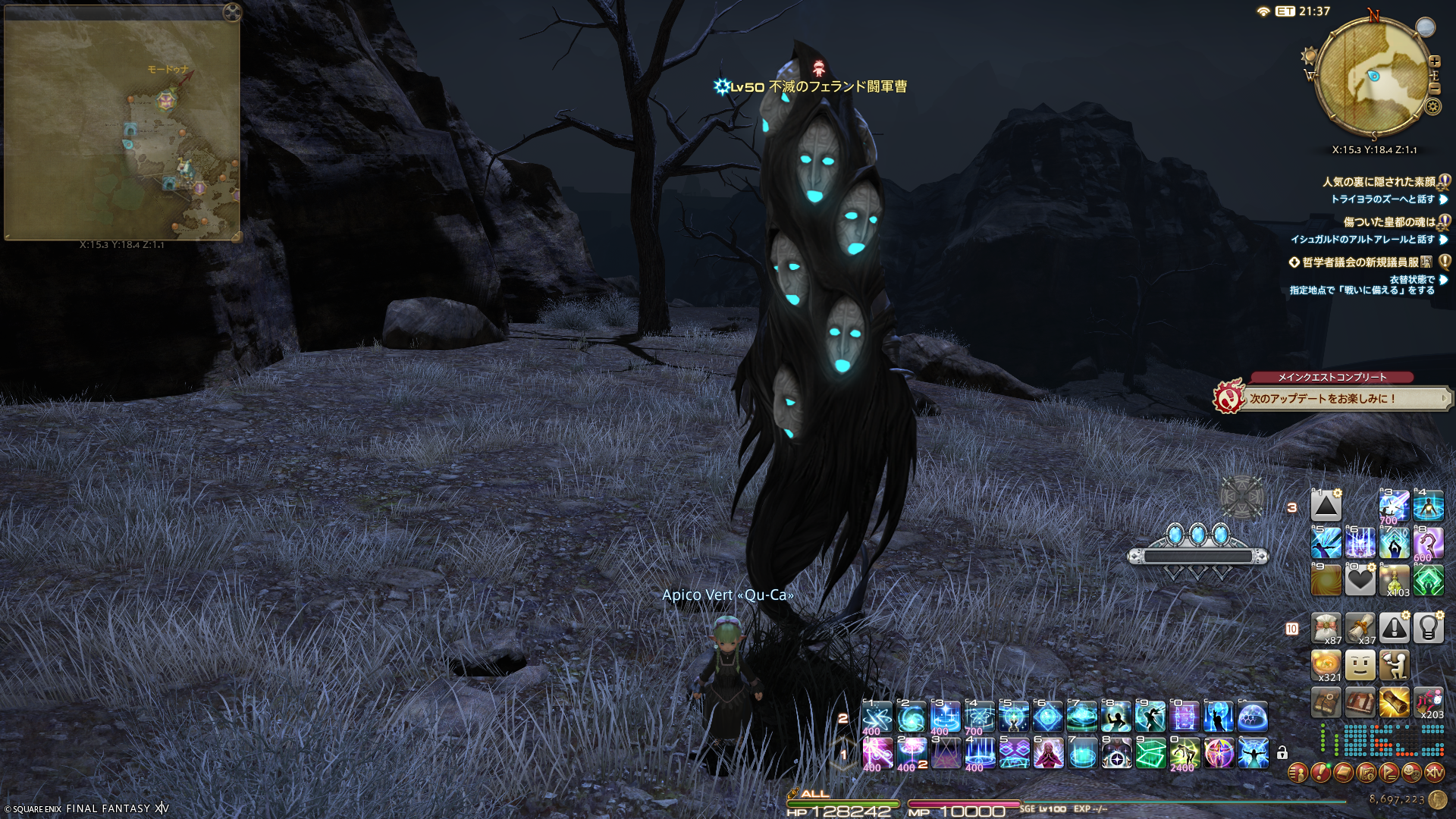The image size is (1456, 819).
Task: Use the yellow potion item with x103
Action: 1394,580
